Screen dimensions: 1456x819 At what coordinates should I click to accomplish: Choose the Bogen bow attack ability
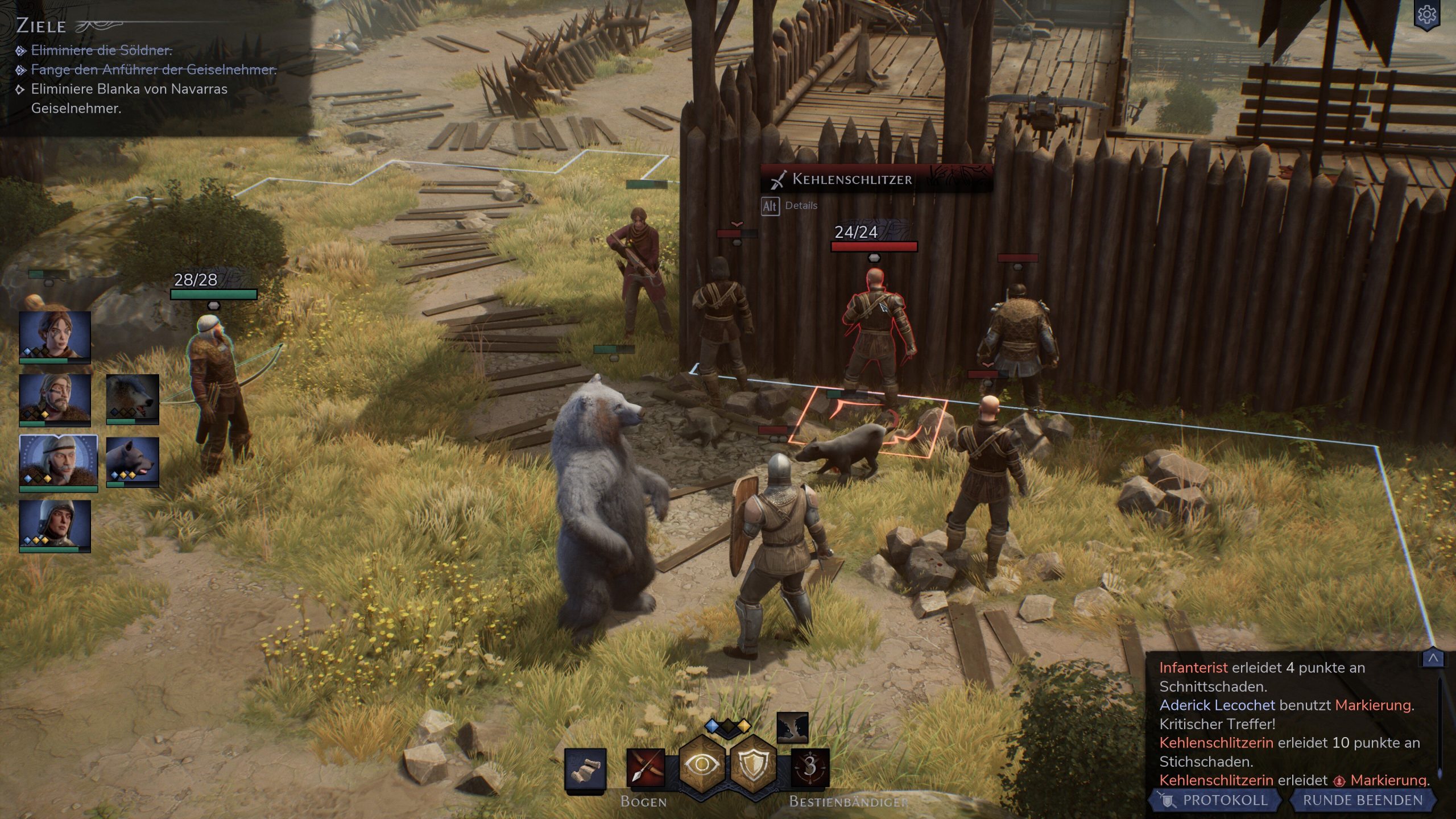coord(645,768)
